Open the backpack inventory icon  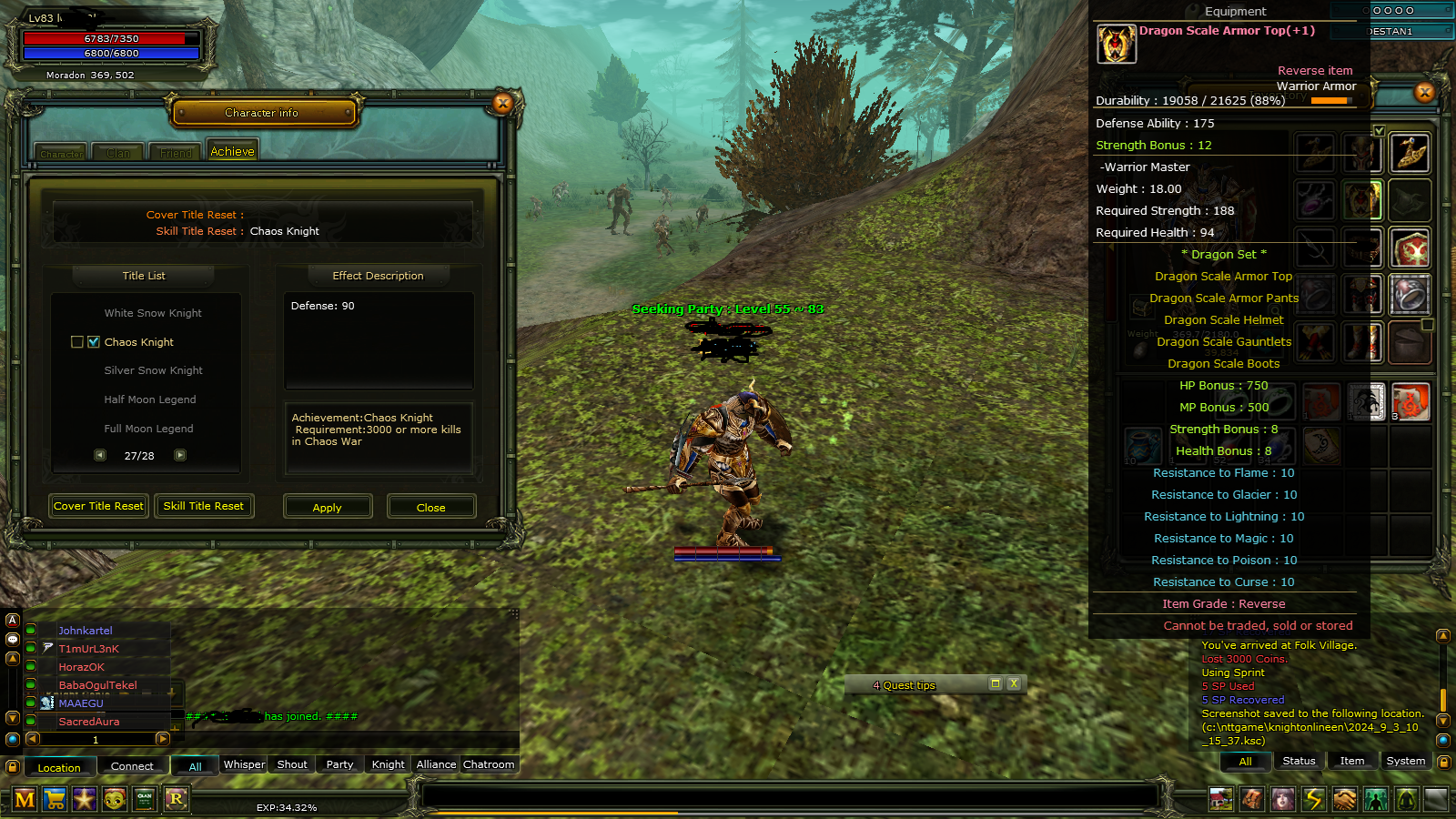(x=1251, y=799)
